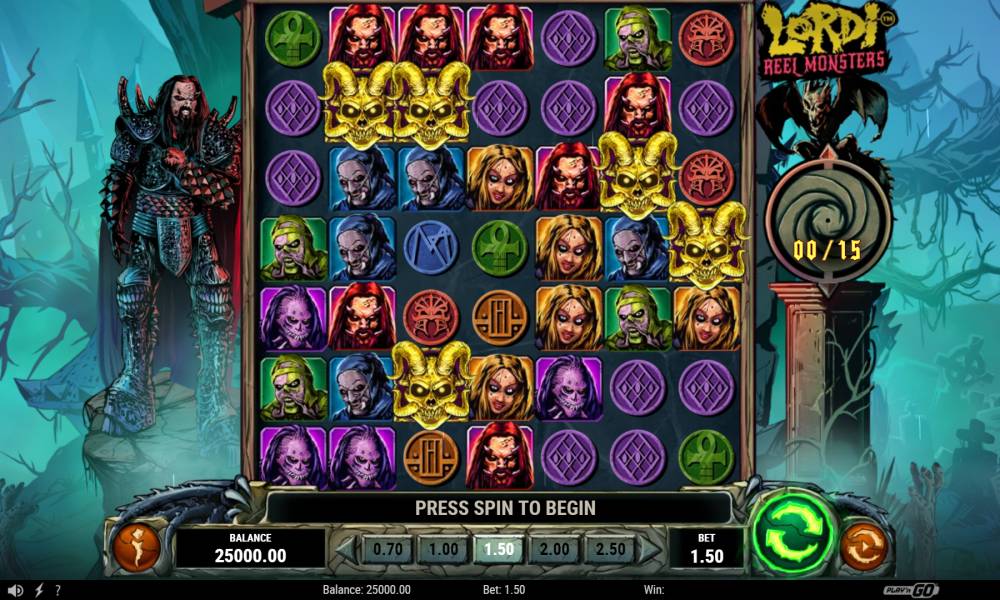Select the 0.70 bet value
Image resolution: width=1000 pixels, height=600 pixels.
(x=387, y=549)
